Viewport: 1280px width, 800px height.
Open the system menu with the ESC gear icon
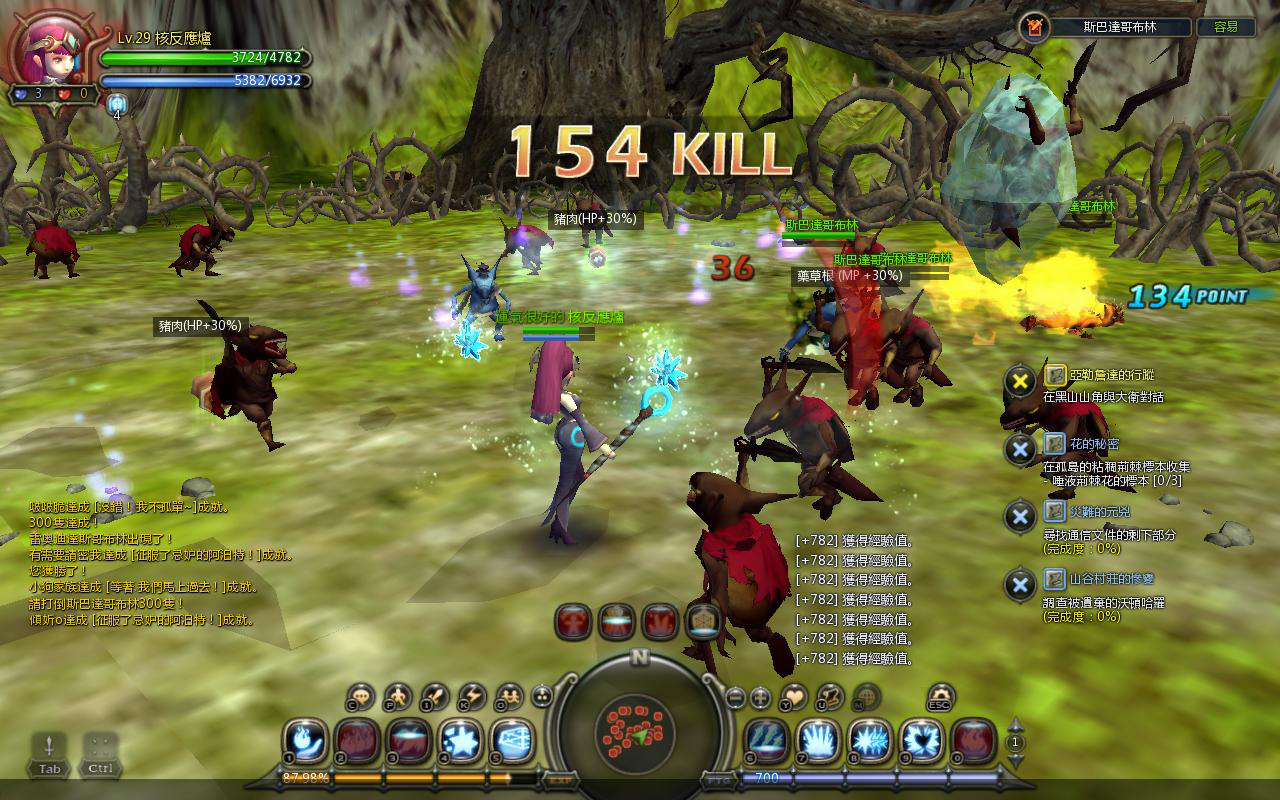pyautogui.click(x=940, y=697)
